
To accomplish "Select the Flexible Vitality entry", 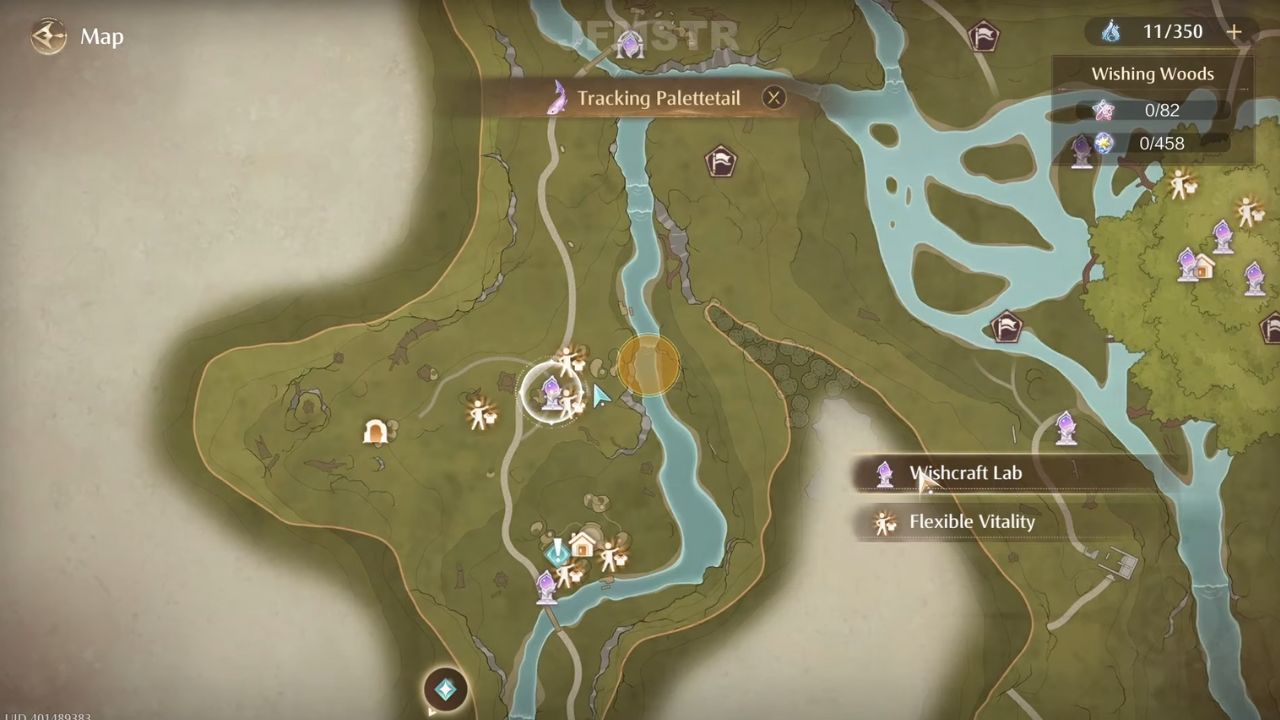I will tap(971, 521).
